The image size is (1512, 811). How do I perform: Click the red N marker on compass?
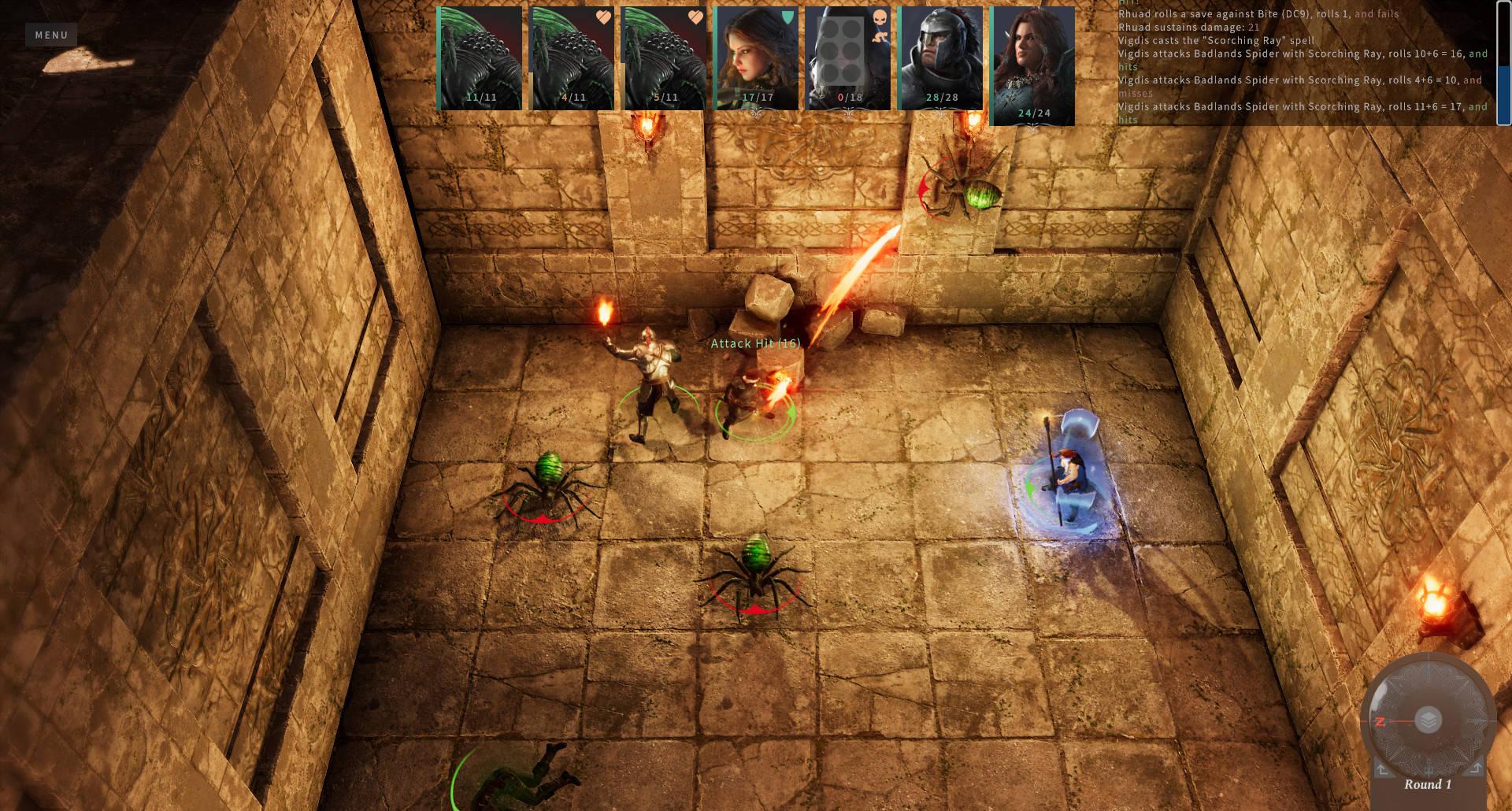pos(1380,721)
